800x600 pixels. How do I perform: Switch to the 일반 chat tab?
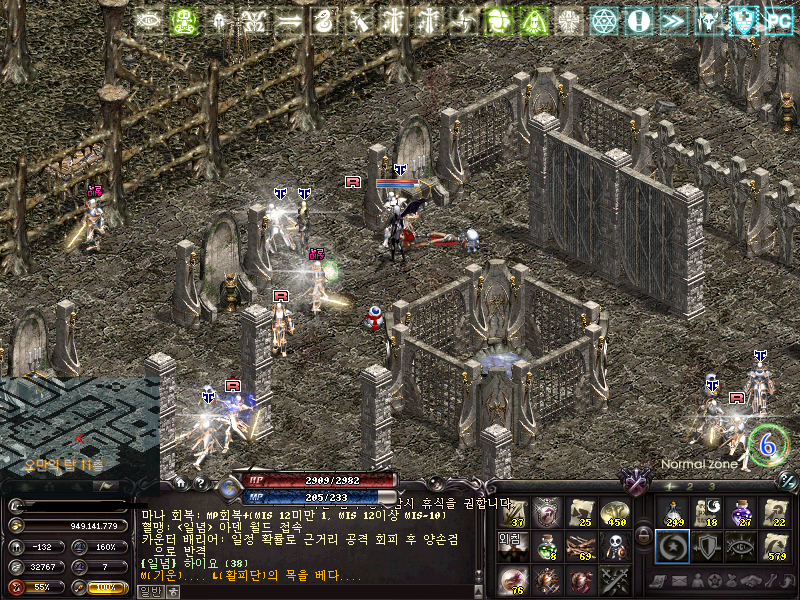coord(148,590)
